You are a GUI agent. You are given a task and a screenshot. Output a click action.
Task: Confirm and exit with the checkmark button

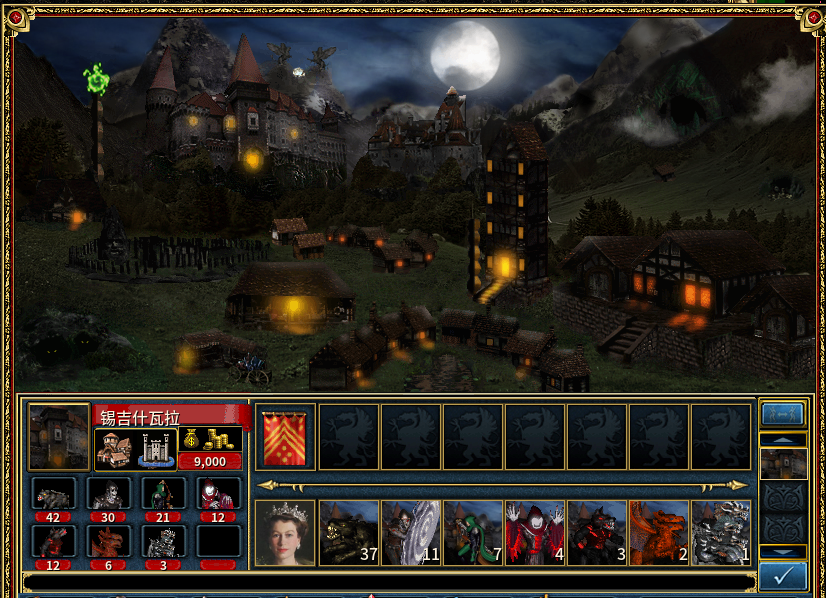click(783, 575)
